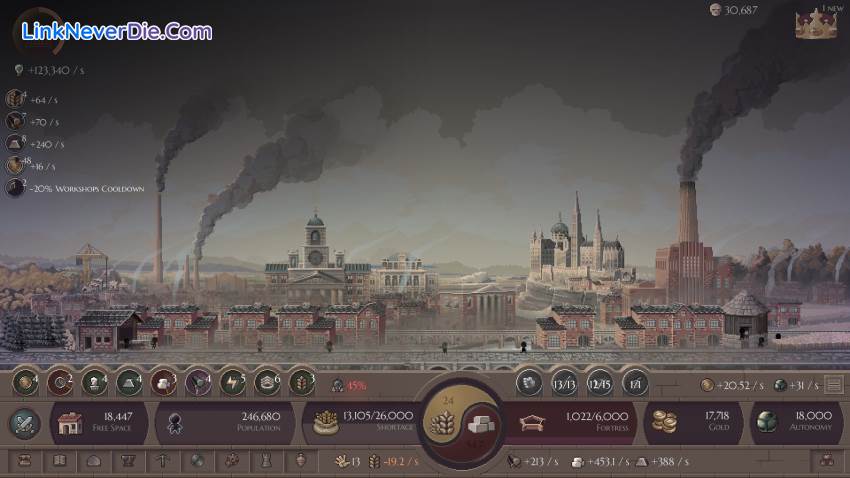Open the Free Space house panel

[x=102, y=422]
